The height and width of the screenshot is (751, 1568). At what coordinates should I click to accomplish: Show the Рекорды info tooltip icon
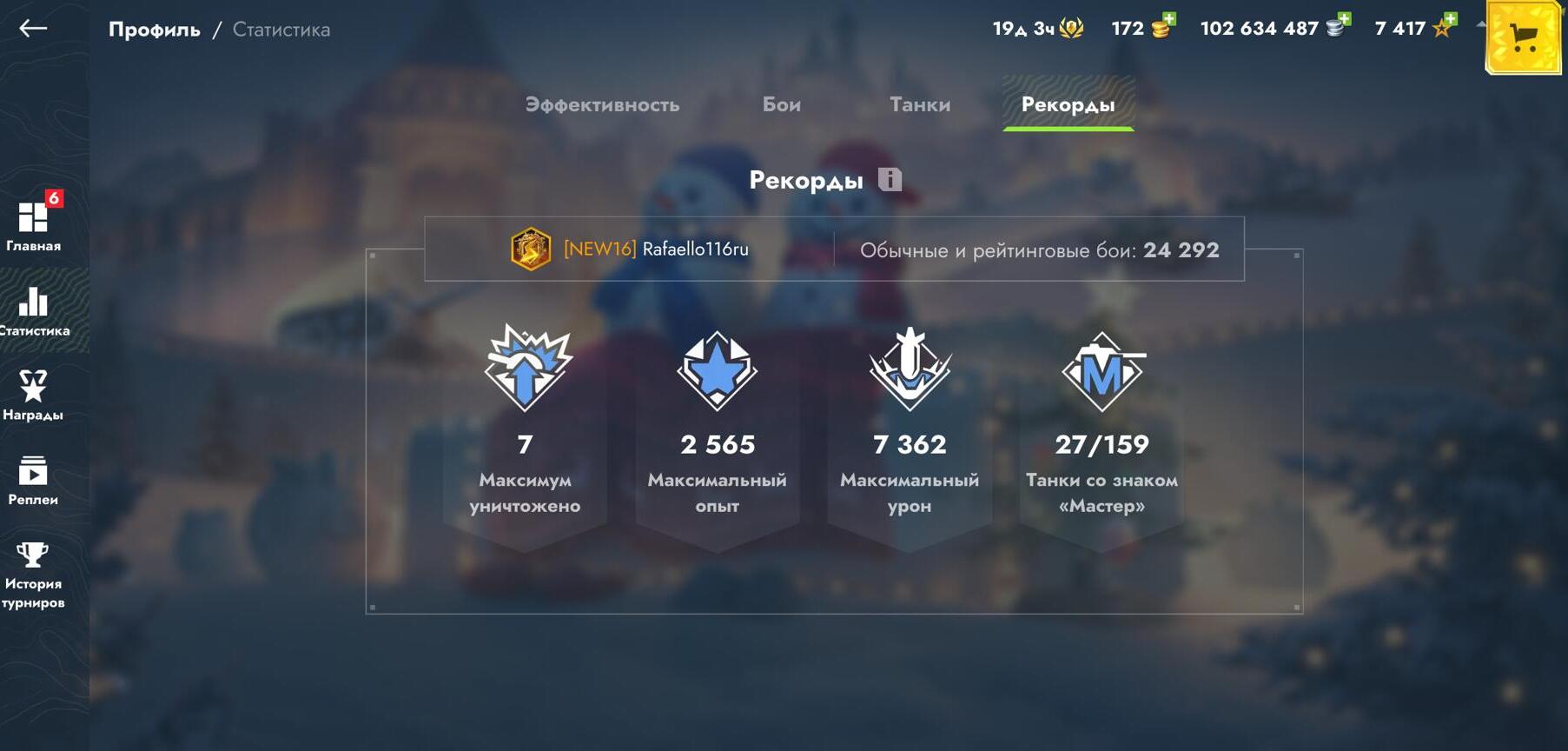(890, 180)
